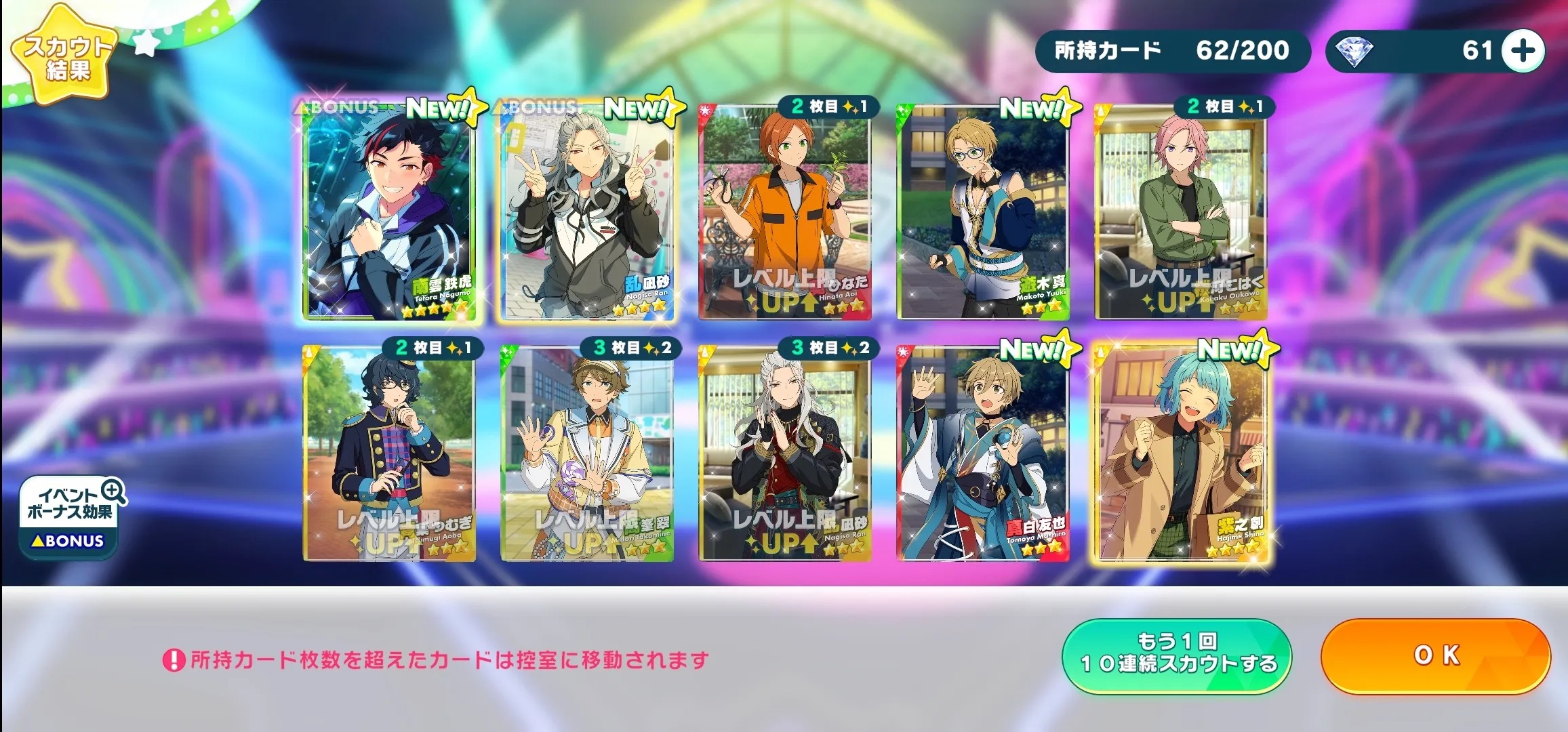Screen dimensions: 1568x732
Task: Scout ten more times with the green button
Action: tap(1177, 655)
